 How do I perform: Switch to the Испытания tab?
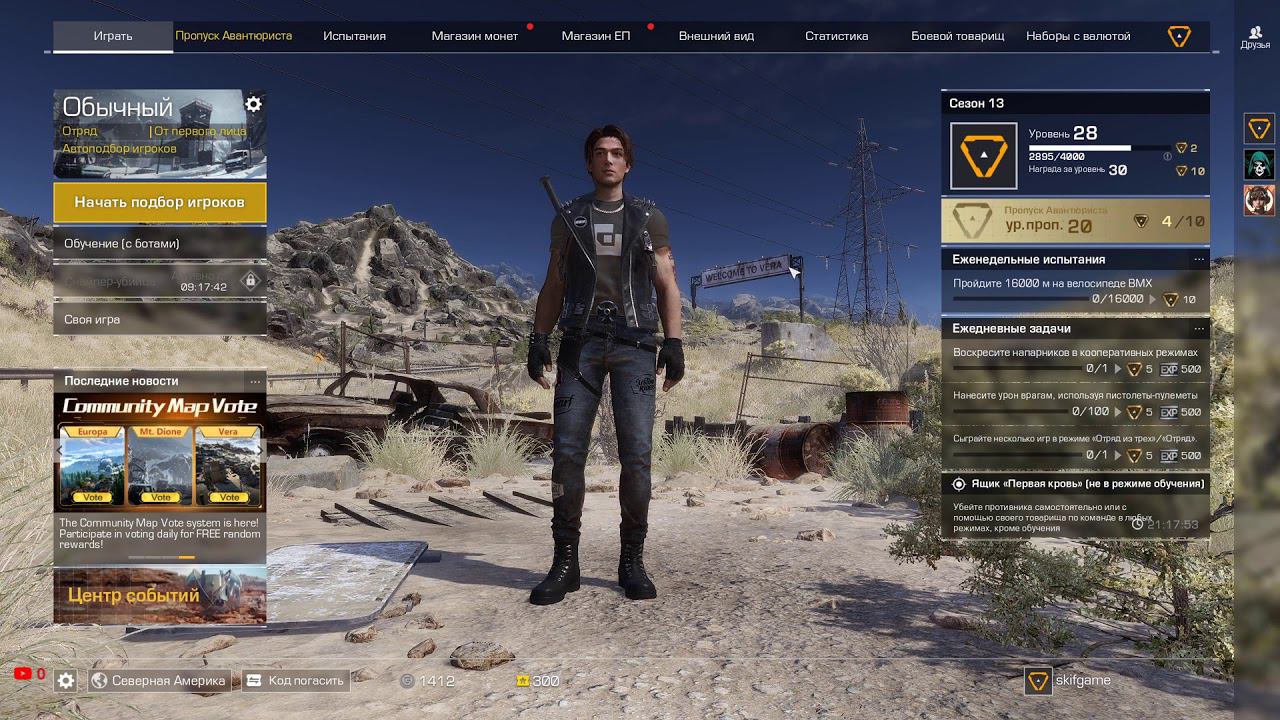[354, 36]
